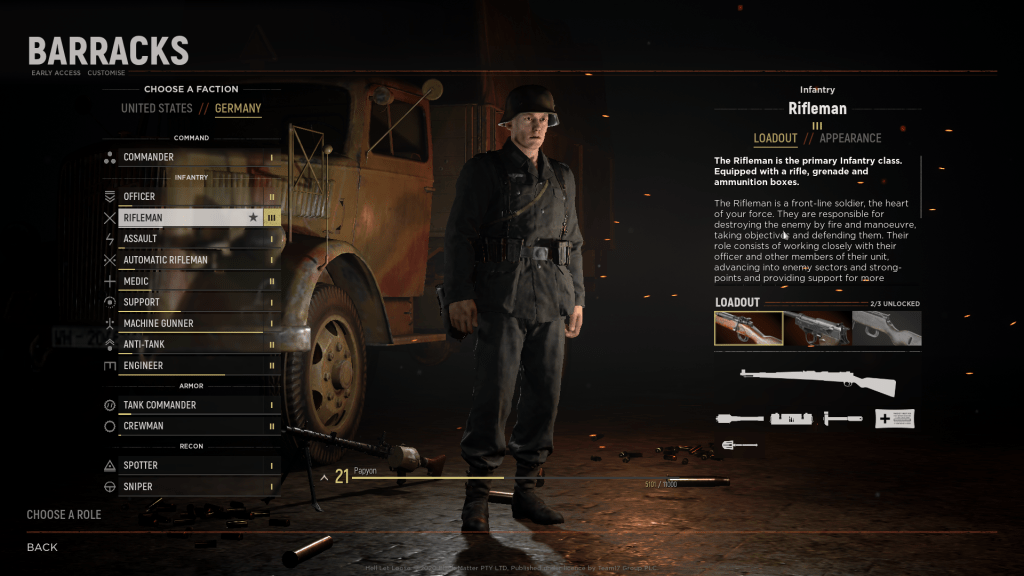
Task: Go back with the Back button
Action: pos(42,547)
